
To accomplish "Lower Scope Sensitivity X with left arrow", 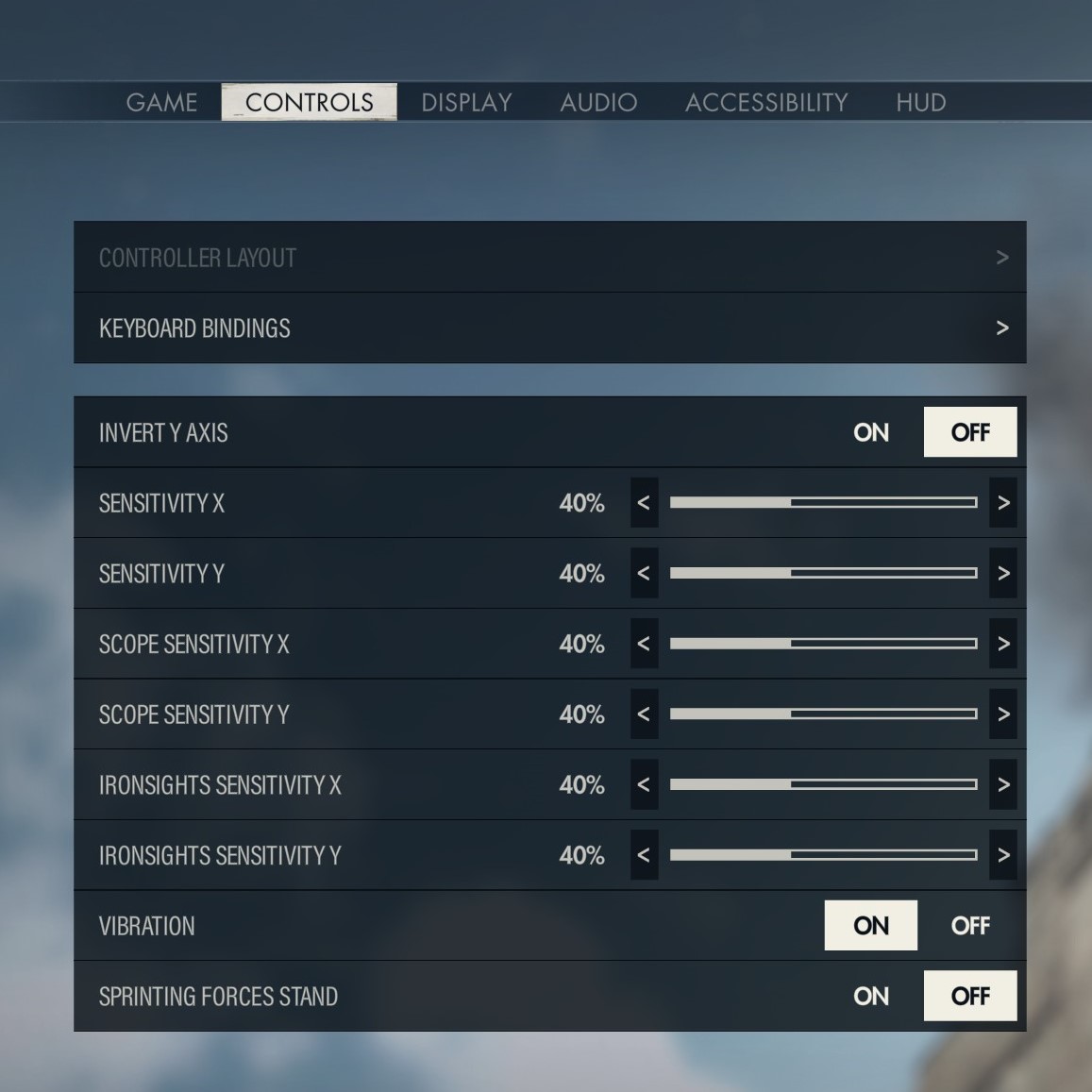I will click(644, 644).
